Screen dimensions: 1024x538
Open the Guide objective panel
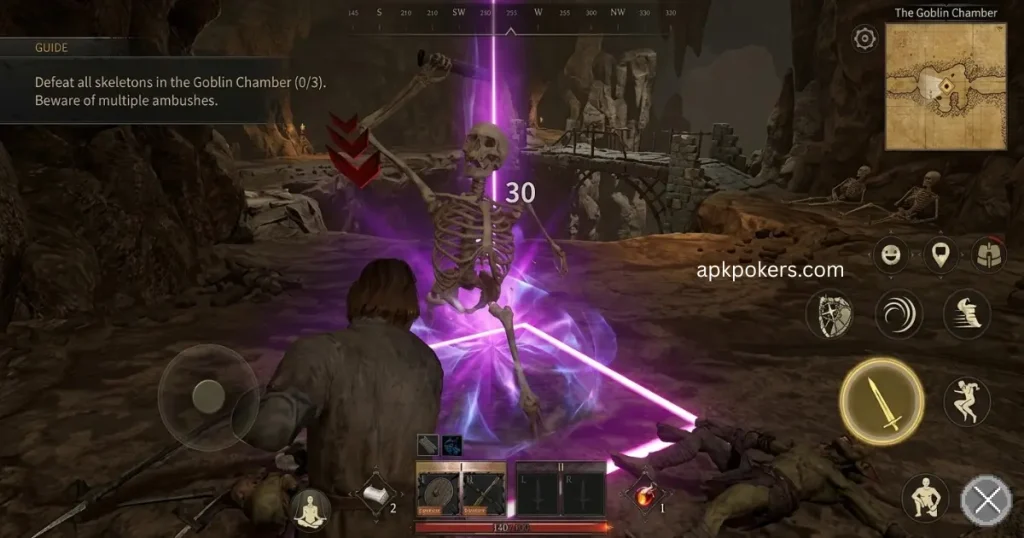pos(130,80)
